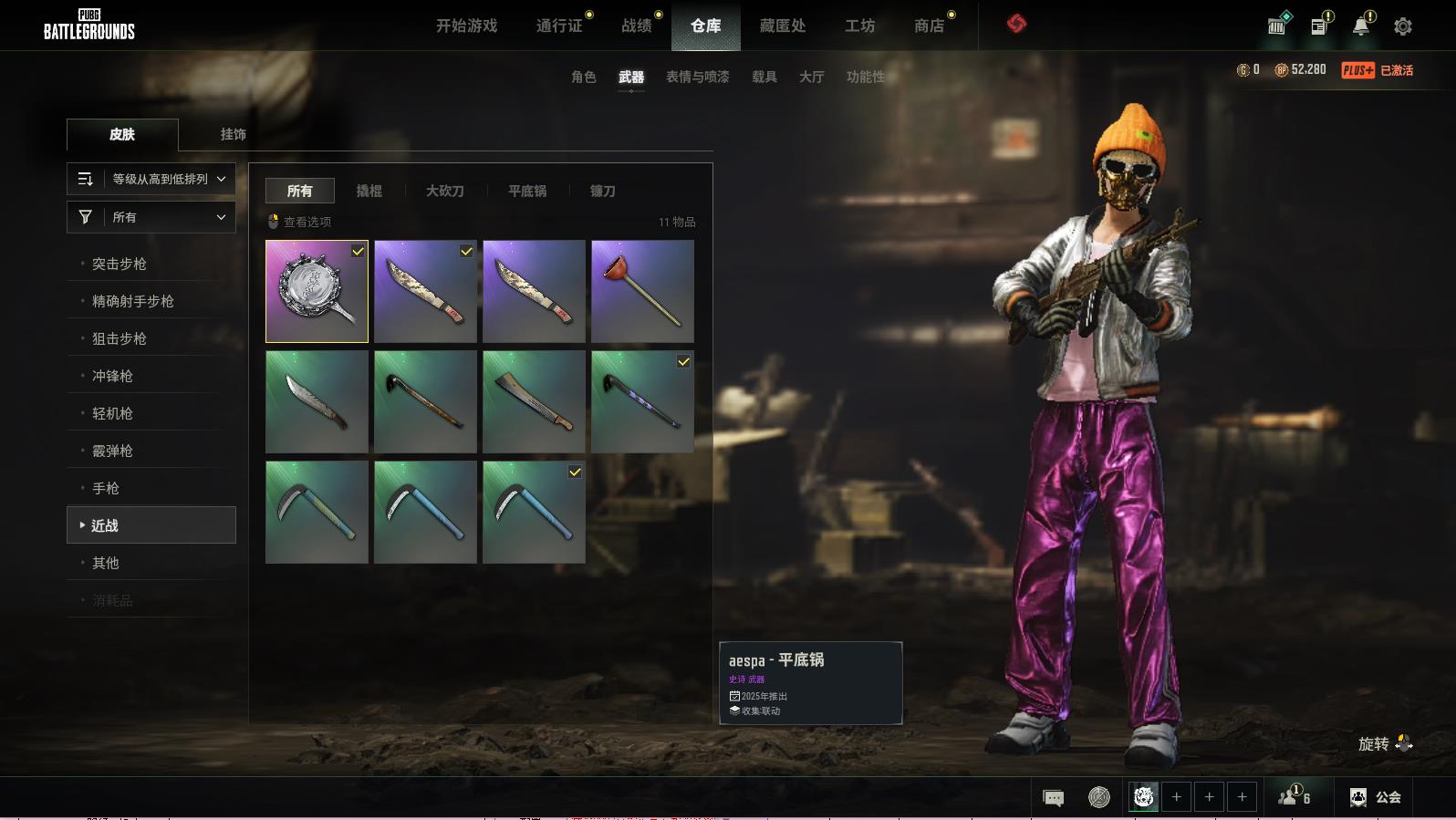Open the notifications bell

[1360, 26]
